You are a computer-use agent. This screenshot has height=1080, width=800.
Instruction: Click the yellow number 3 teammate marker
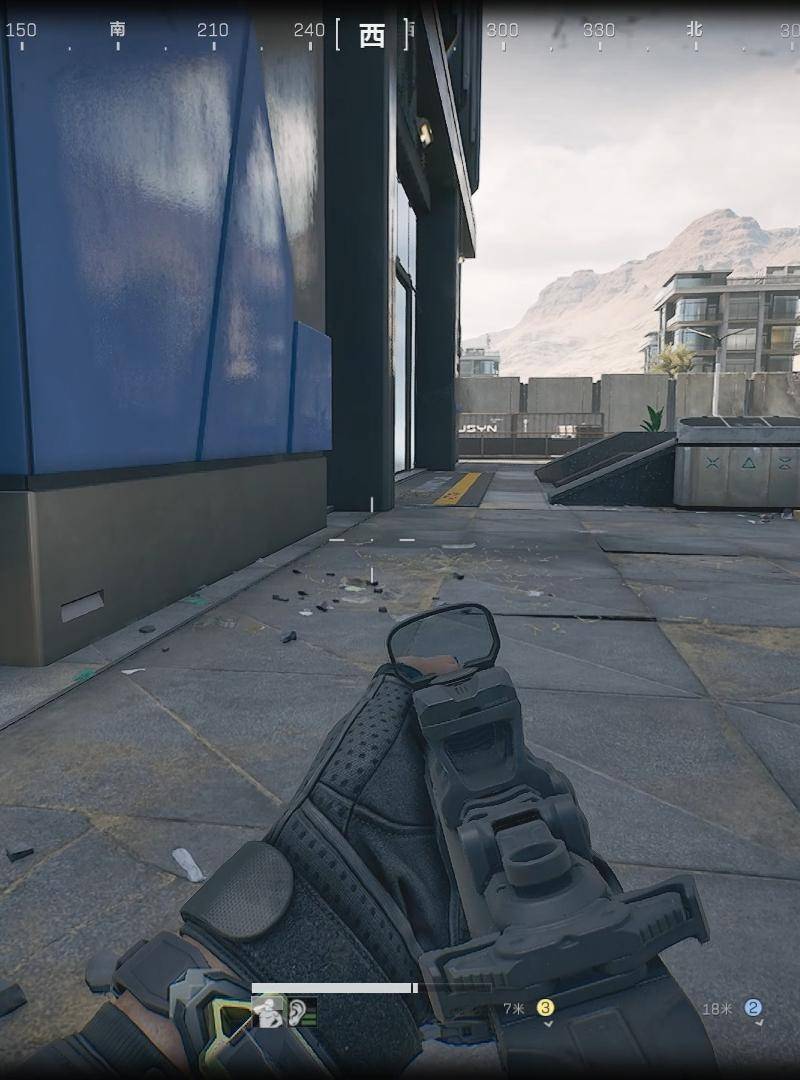click(545, 1008)
